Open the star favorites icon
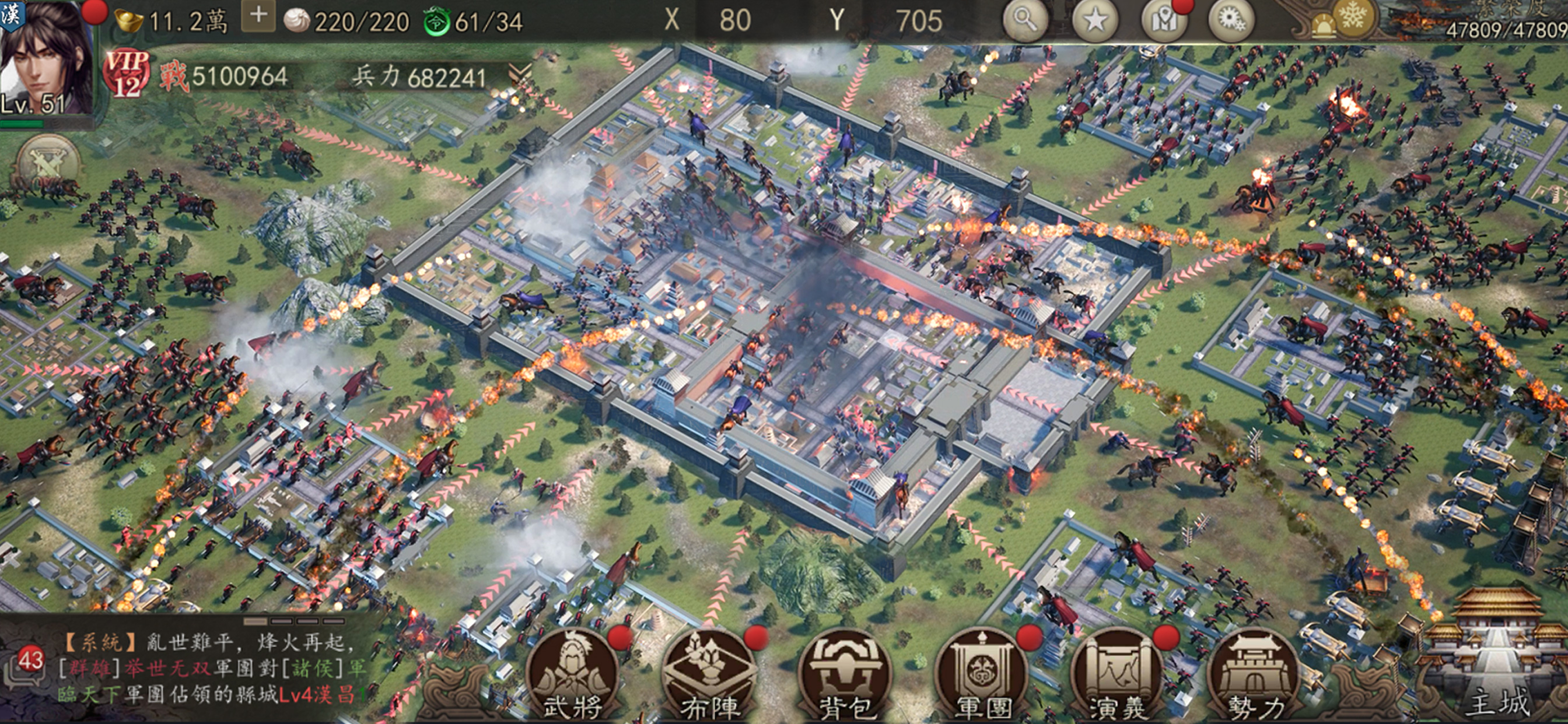 click(1094, 20)
